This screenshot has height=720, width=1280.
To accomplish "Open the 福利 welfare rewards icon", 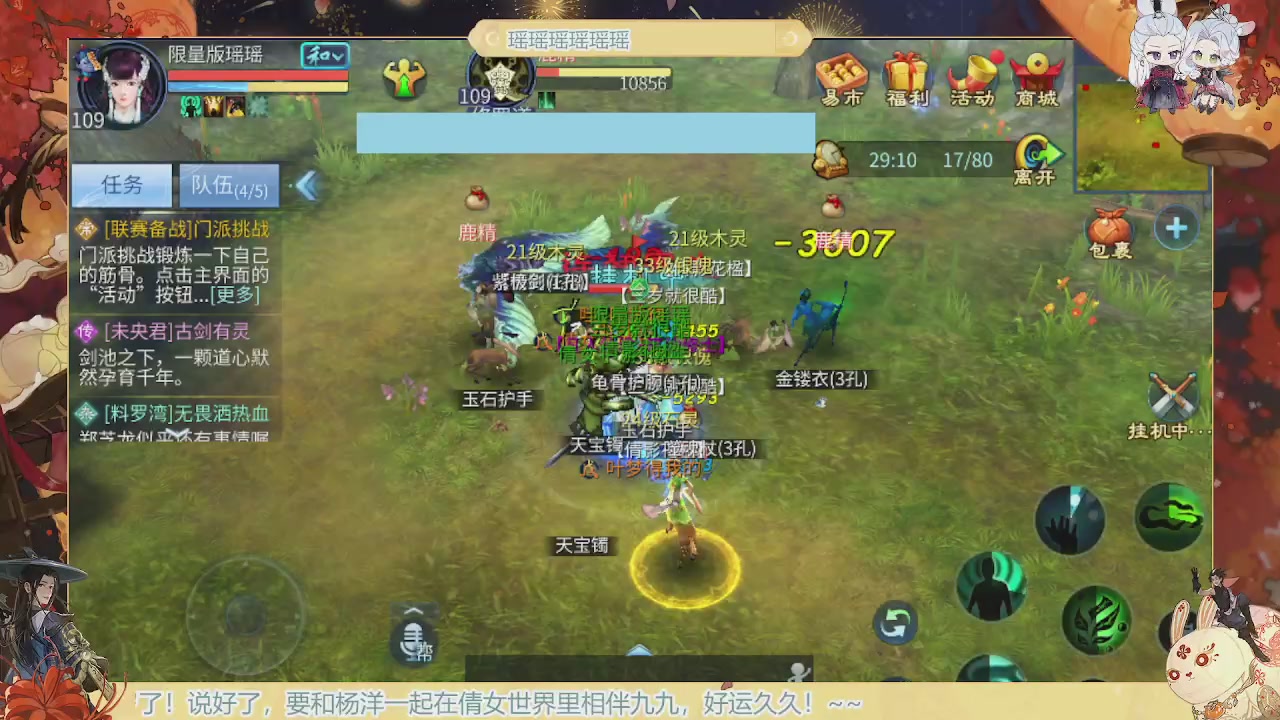I will [x=907, y=80].
